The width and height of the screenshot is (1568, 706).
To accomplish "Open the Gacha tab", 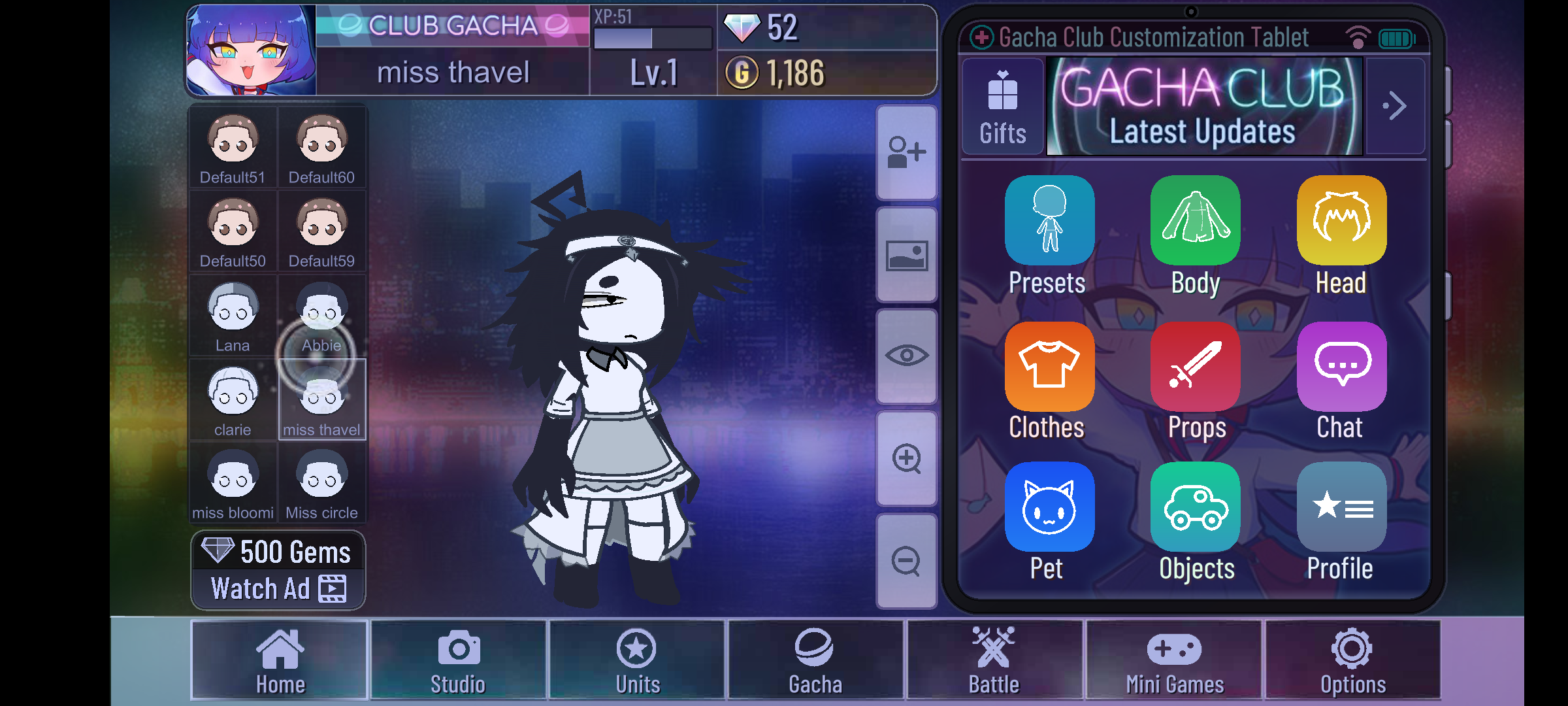I will (x=815, y=660).
